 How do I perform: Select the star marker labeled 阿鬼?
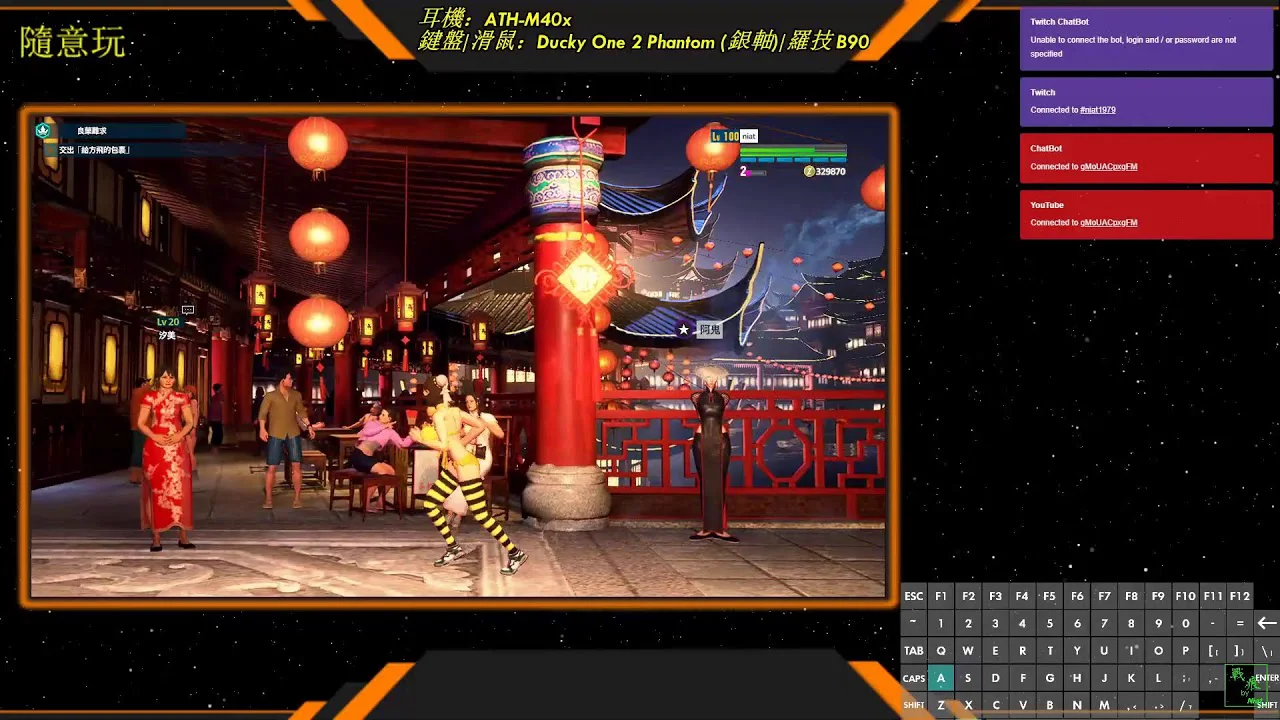click(x=685, y=329)
